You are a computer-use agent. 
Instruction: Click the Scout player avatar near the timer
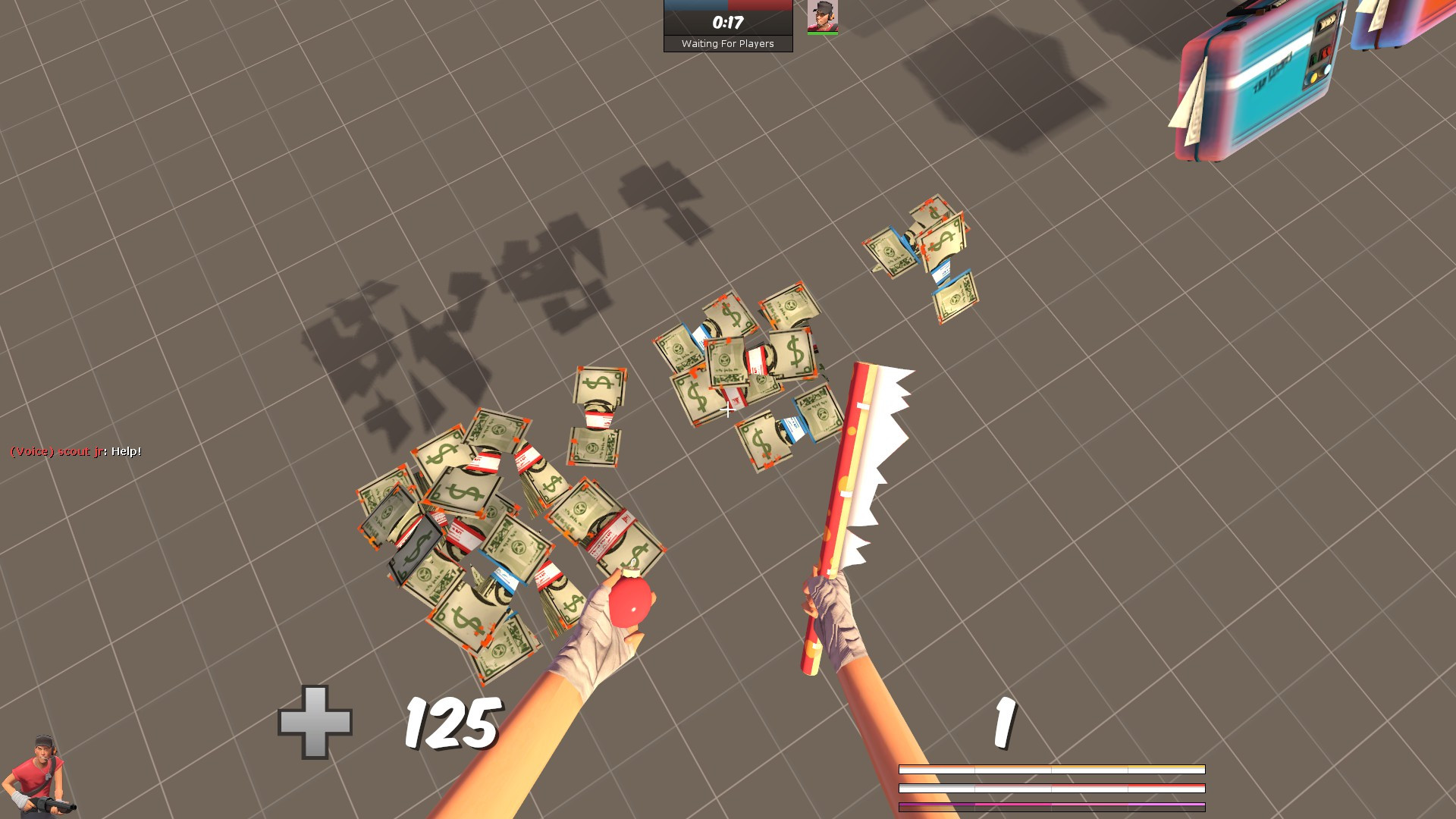(822, 17)
